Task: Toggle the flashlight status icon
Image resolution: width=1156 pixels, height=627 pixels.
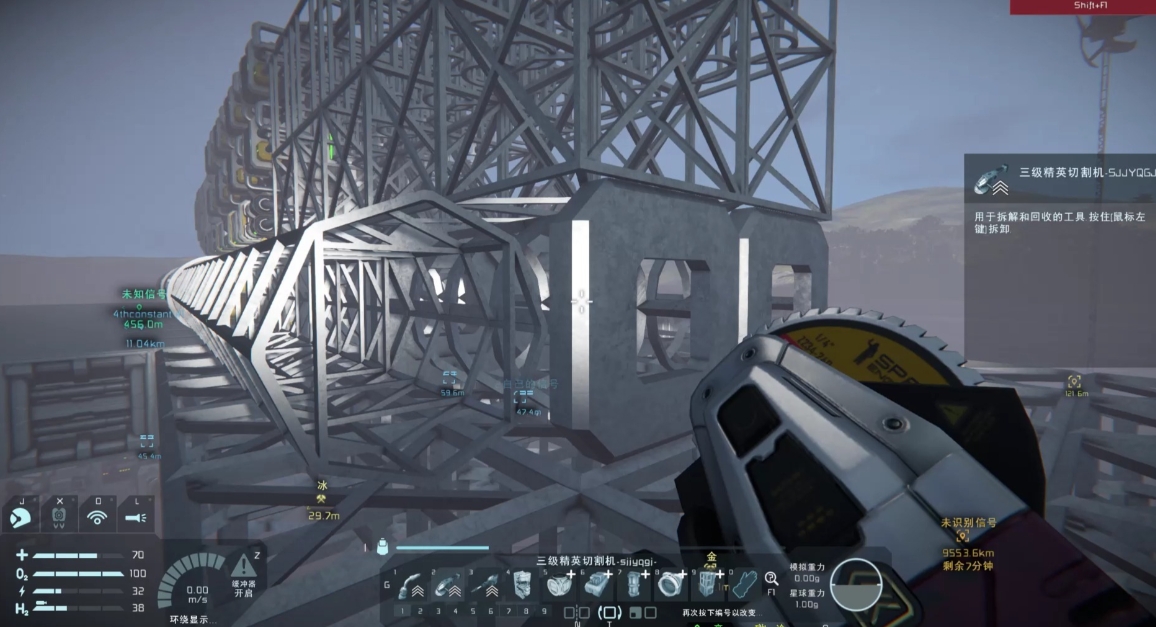Action: [135, 517]
